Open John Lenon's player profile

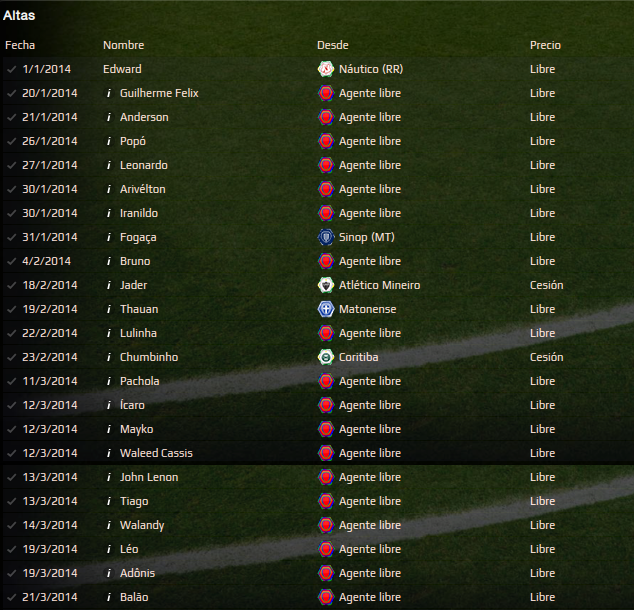tap(149, 477)
